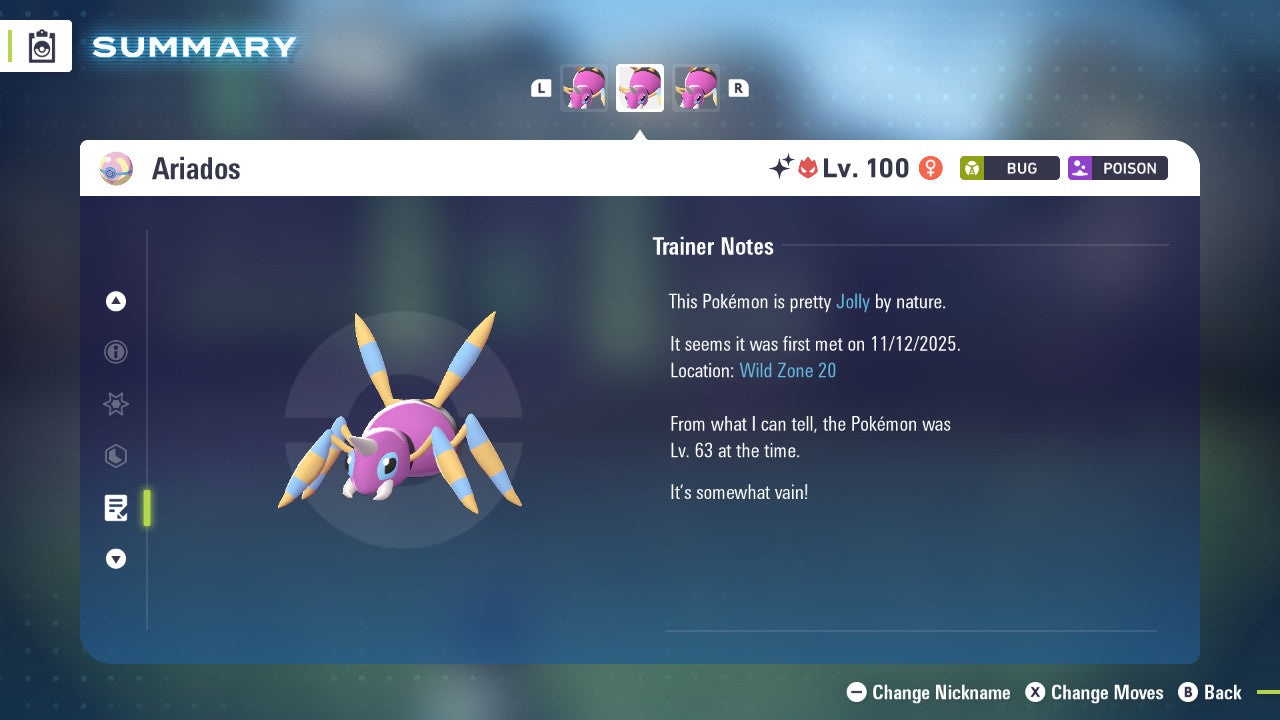Click the clipboard Summary icon top-left
The height and width of the screenshot is (720, 1280).
(40, 45)
